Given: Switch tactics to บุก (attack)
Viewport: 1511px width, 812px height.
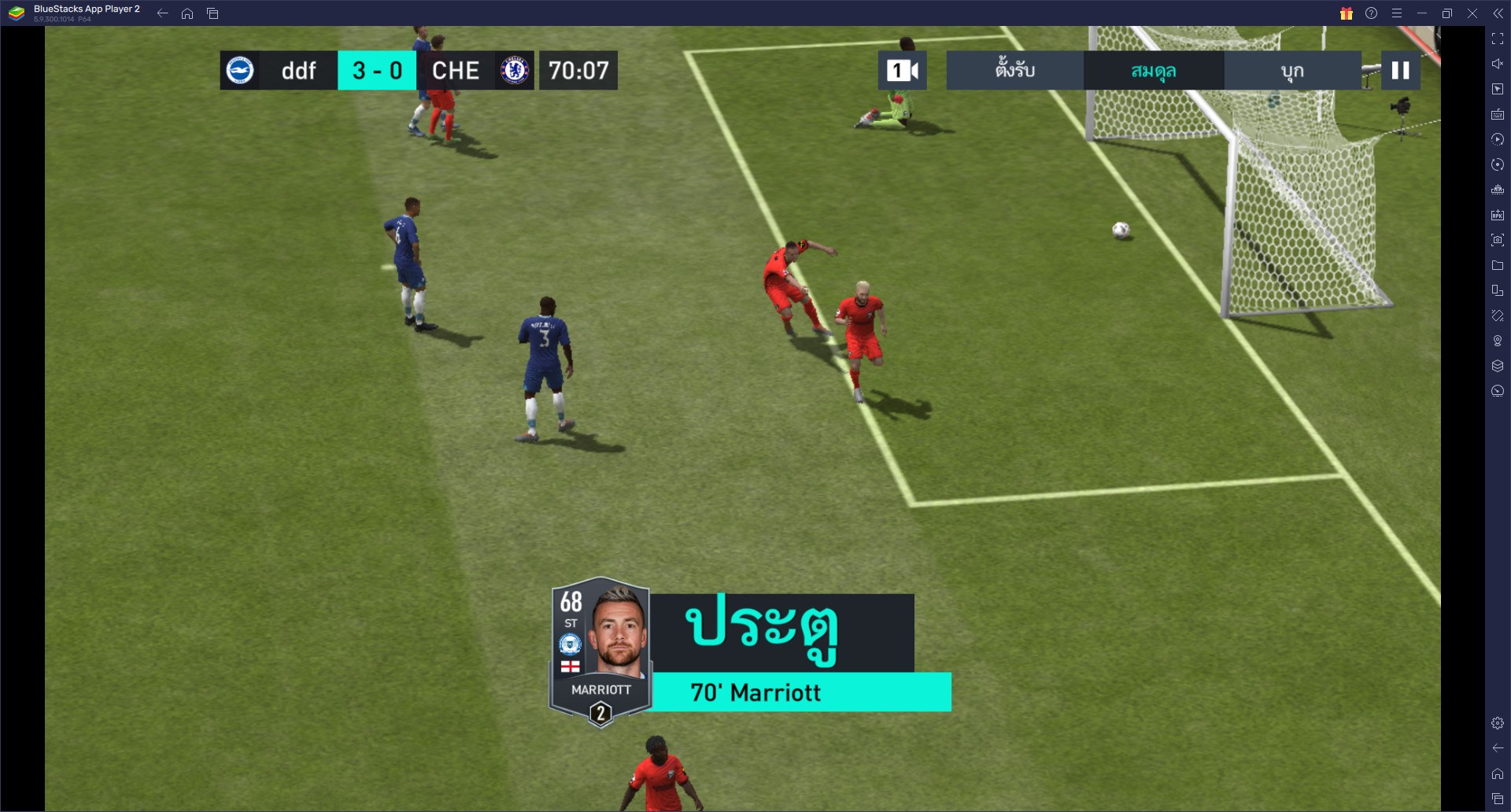Looking at the screenshot, I should [1291, 70].
